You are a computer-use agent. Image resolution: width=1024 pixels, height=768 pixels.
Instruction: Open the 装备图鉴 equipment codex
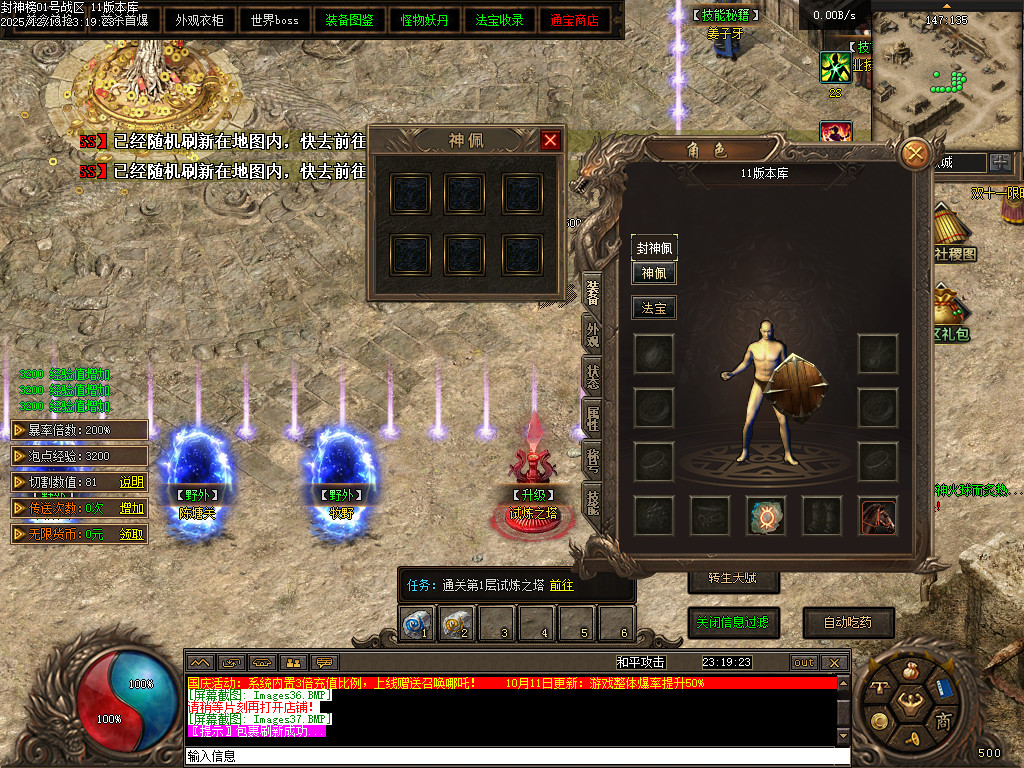[x=351, y=20]
